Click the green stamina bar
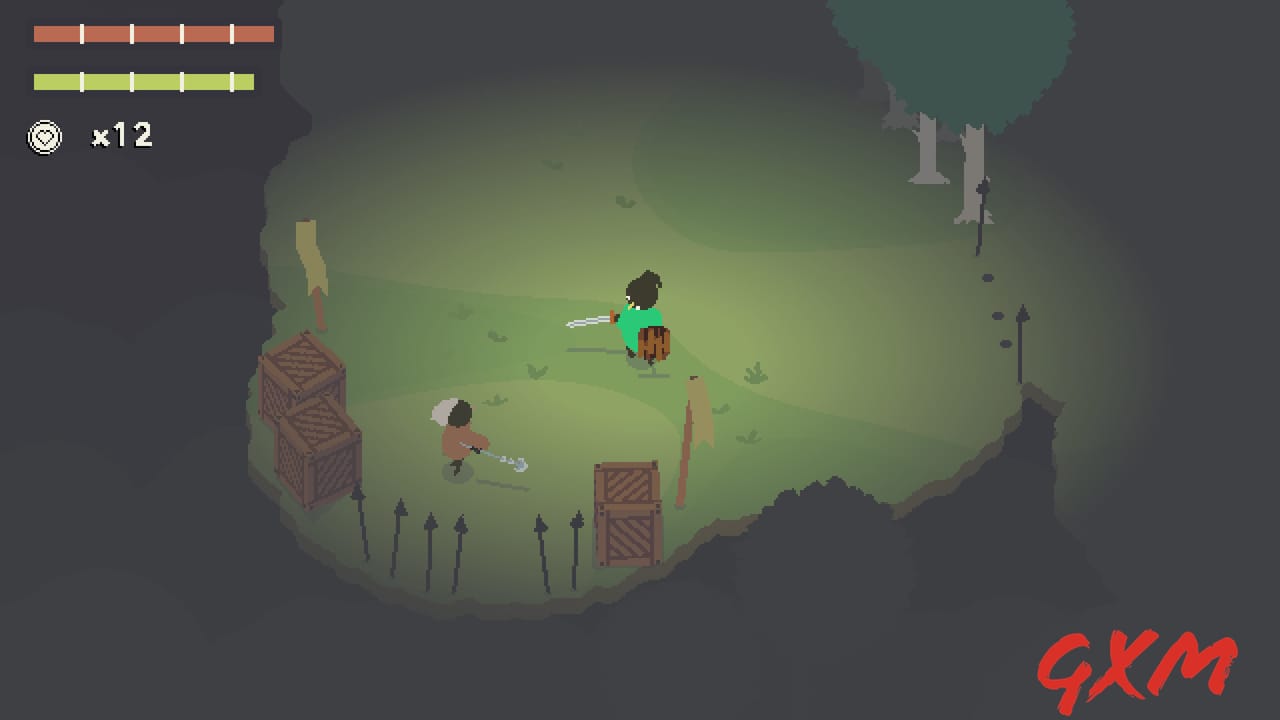This screenshot has height=720, width=1280. (x=144, y=81)
